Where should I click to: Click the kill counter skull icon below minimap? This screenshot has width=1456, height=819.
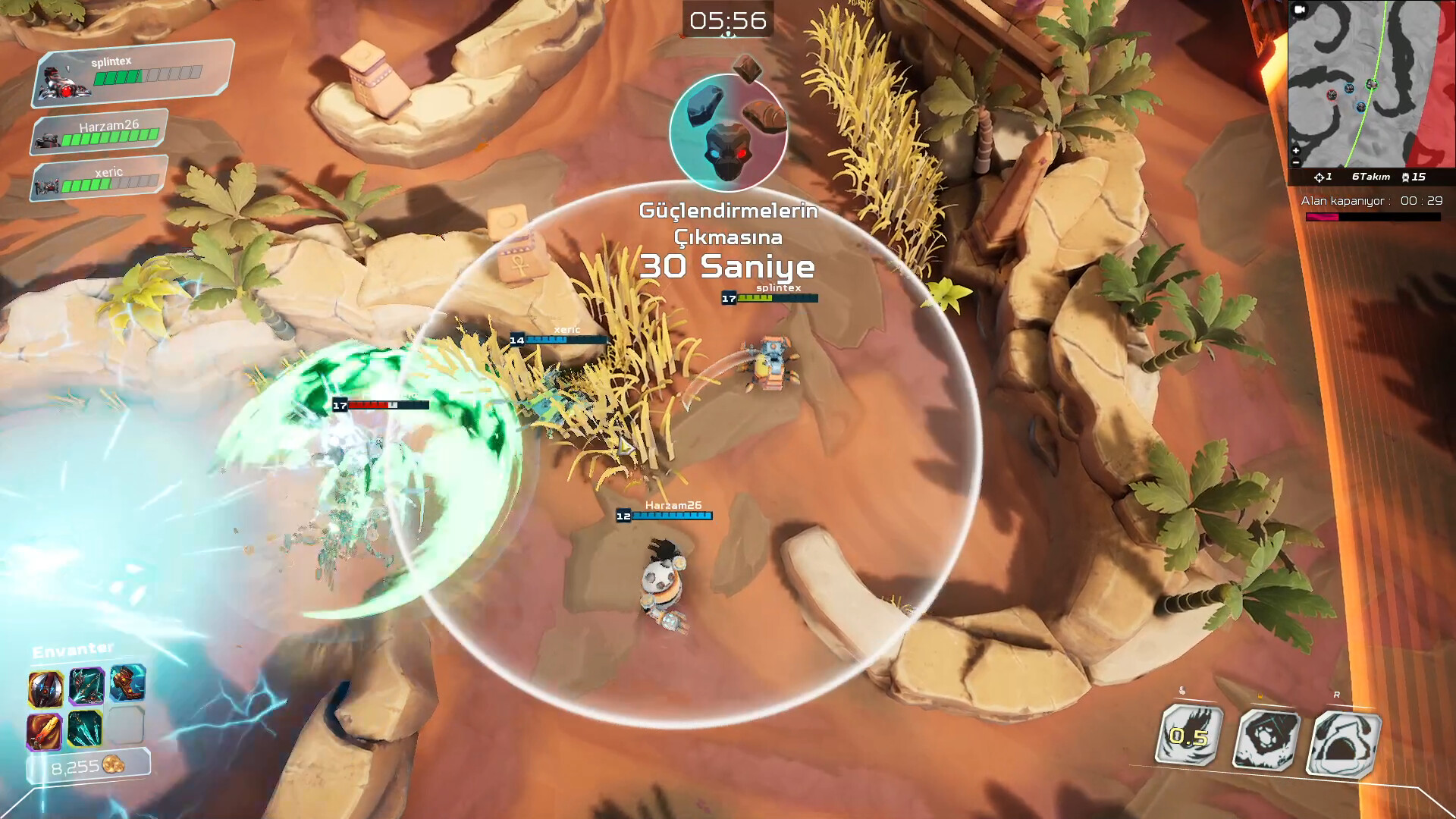(1405, 177)
